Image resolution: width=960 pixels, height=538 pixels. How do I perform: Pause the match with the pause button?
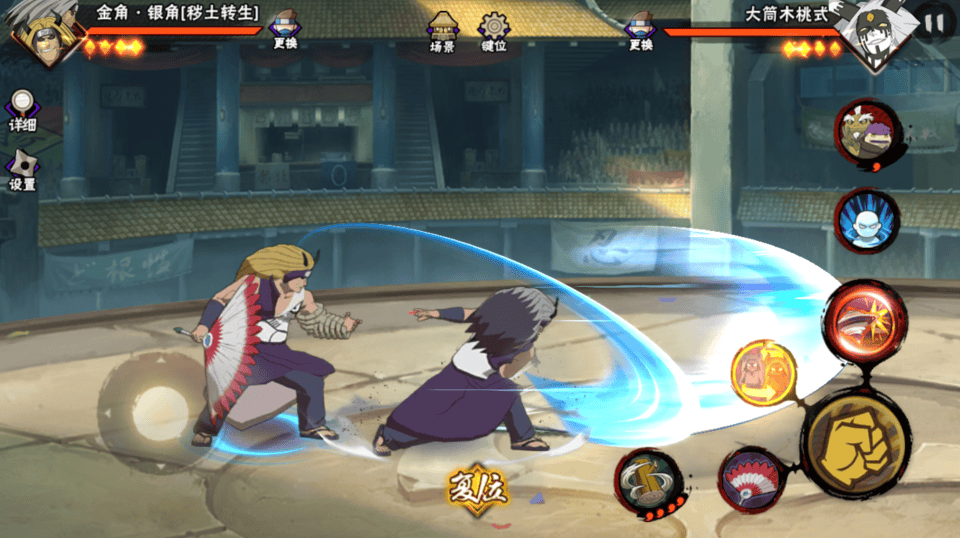coord(935,21)
